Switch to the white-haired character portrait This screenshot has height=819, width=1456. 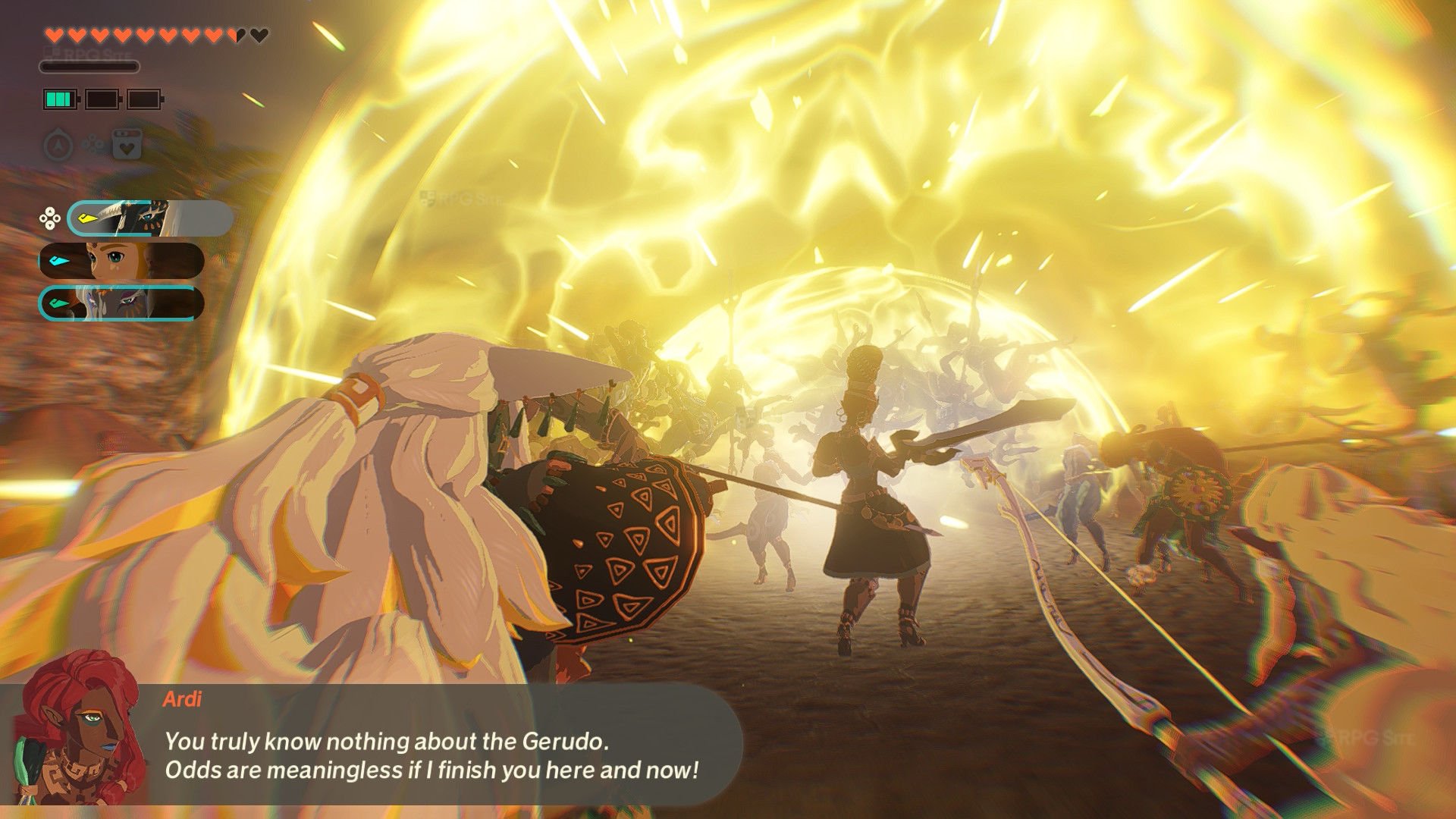[122, 303]
